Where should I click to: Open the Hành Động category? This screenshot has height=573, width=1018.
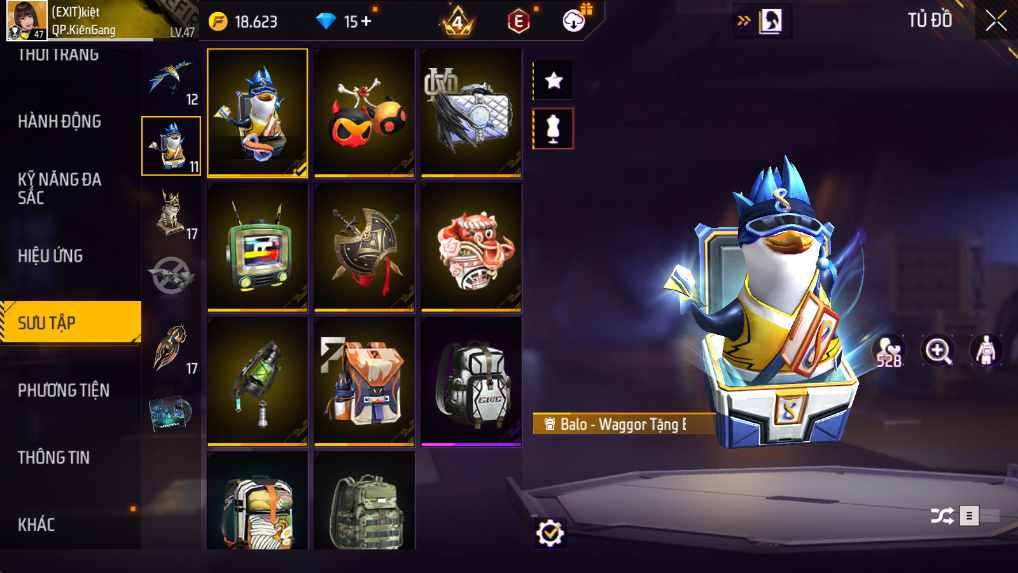tap(60, 121)
